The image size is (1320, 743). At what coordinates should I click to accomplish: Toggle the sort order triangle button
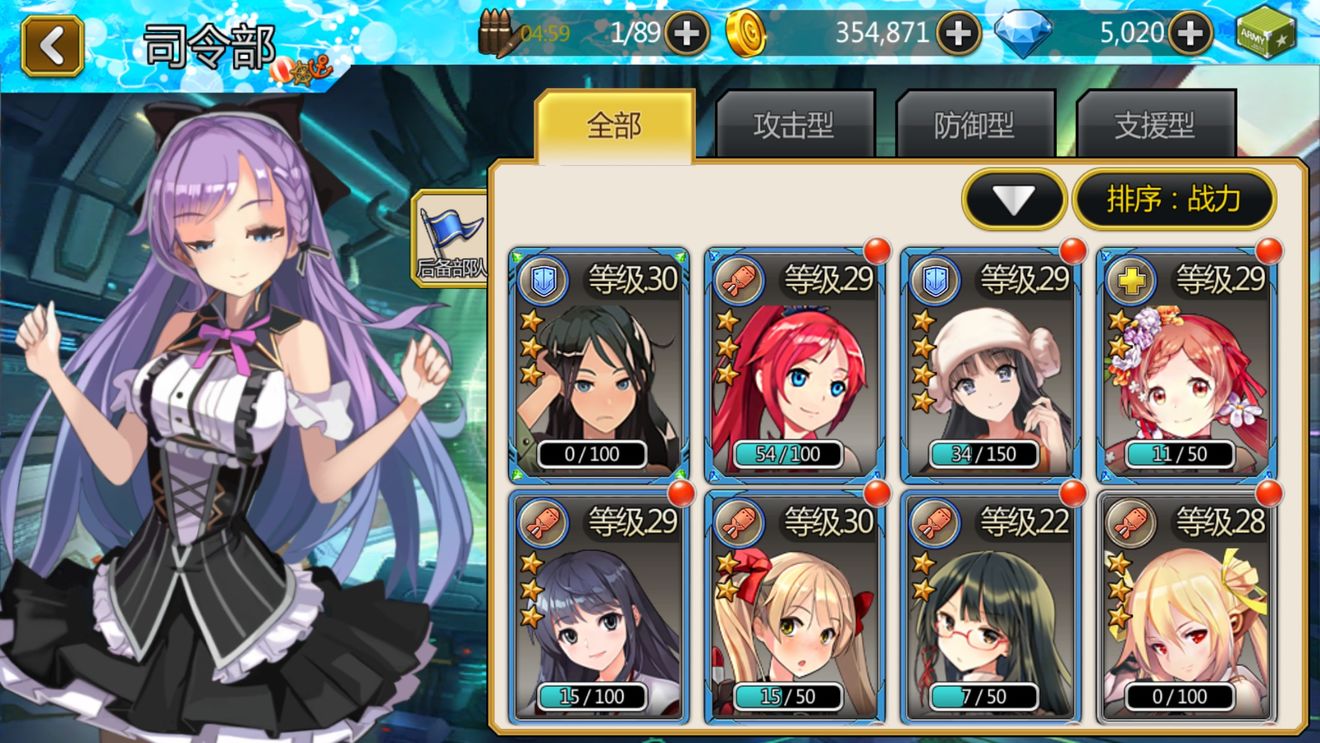tap(1014, 200)
